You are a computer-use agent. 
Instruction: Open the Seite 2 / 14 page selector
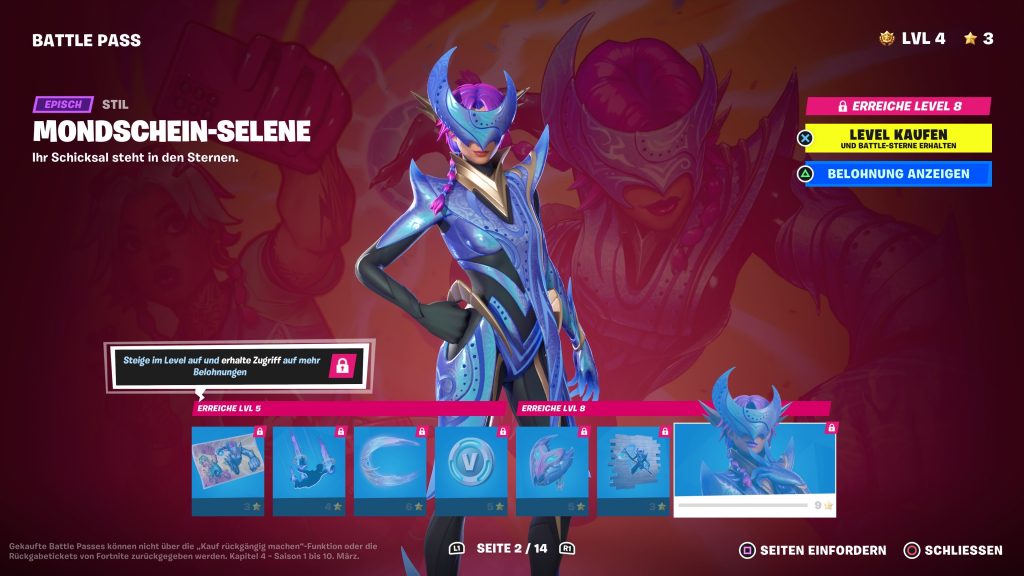click(x=512, y=549)
